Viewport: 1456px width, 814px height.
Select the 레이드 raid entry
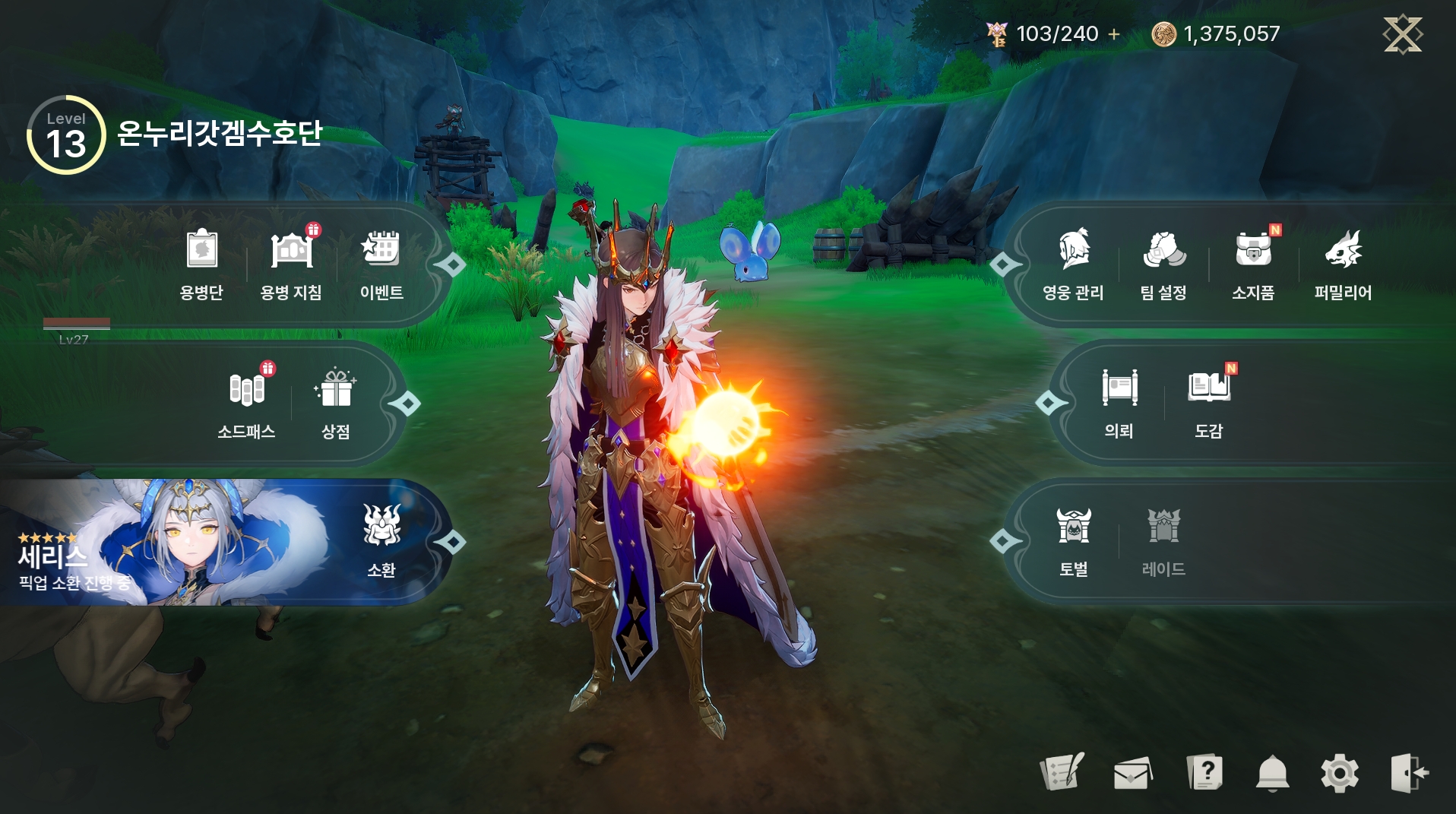coord(1163,540)
